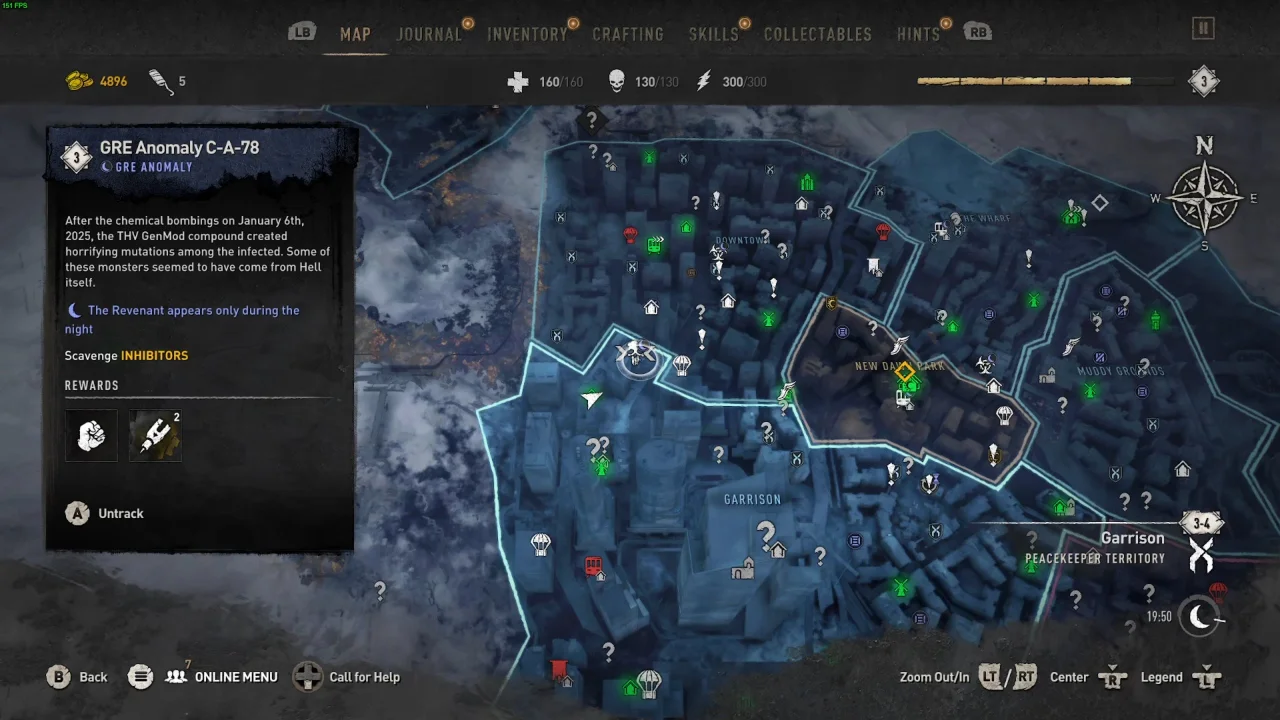
Task: Click the inhibitor reward icon in the quest panel
Action: [x=155, y=435]
